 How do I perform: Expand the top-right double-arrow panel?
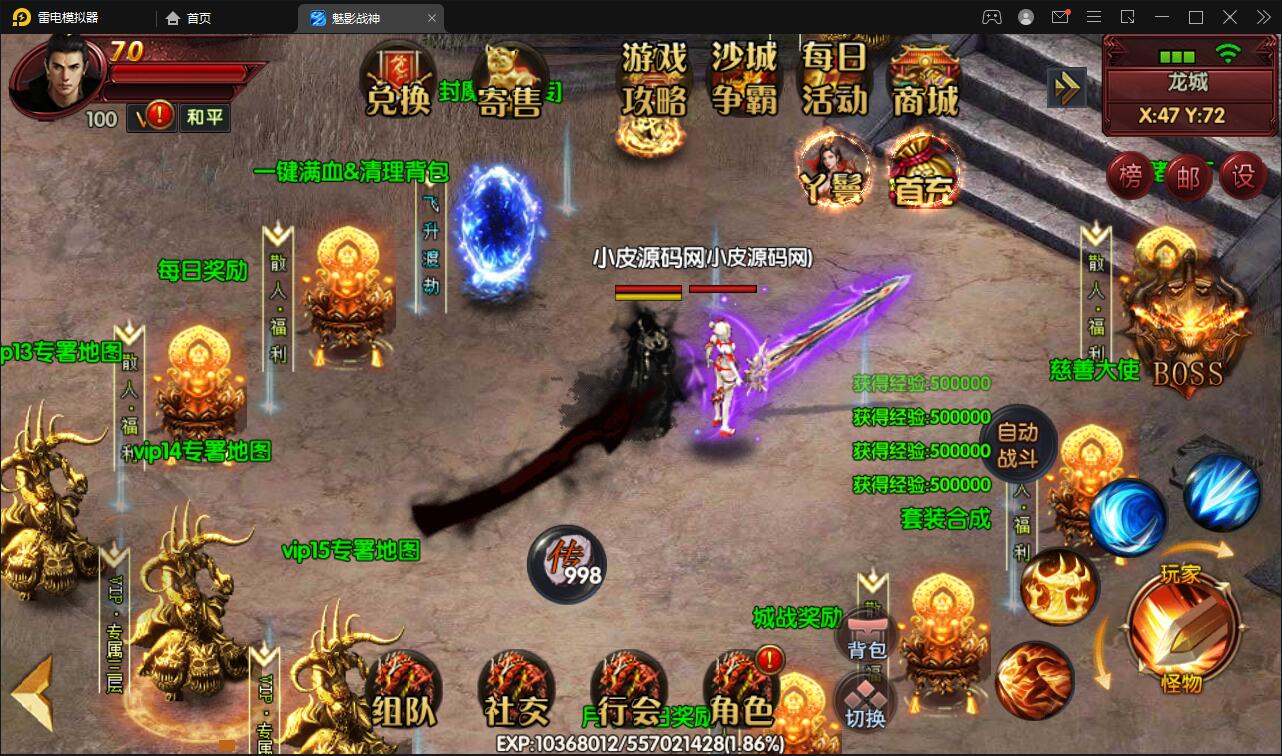[x=1067, y=87]
